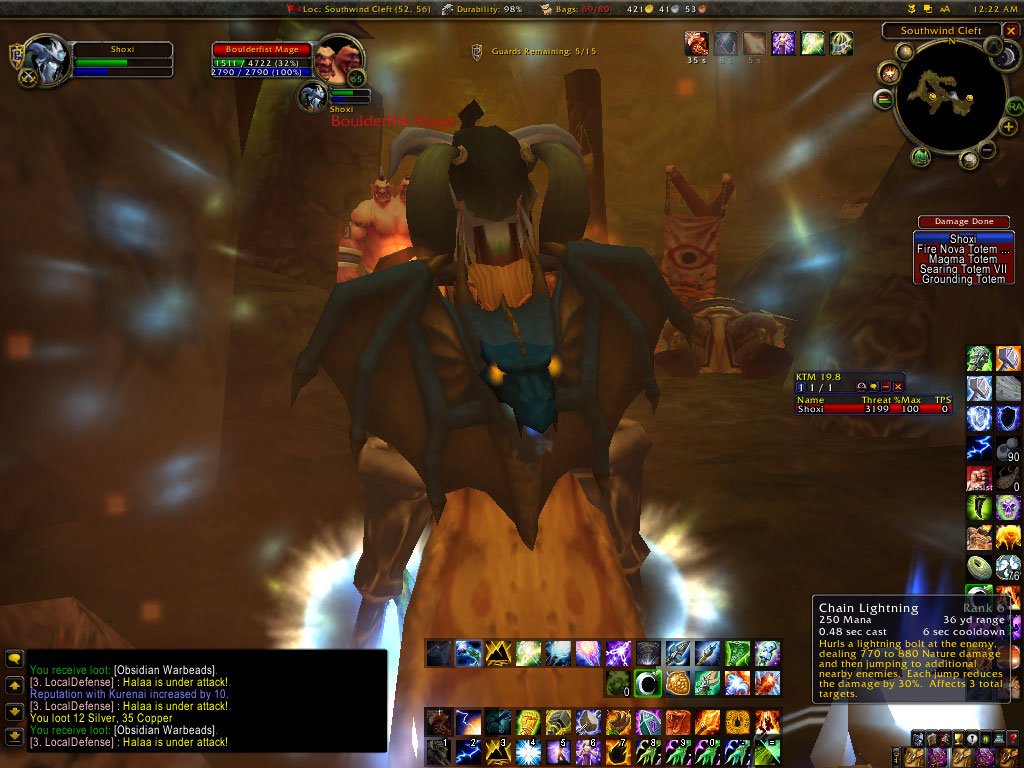
Task: Cast Chain Lightning from hotbar slot 2
Action: point(469,751)
